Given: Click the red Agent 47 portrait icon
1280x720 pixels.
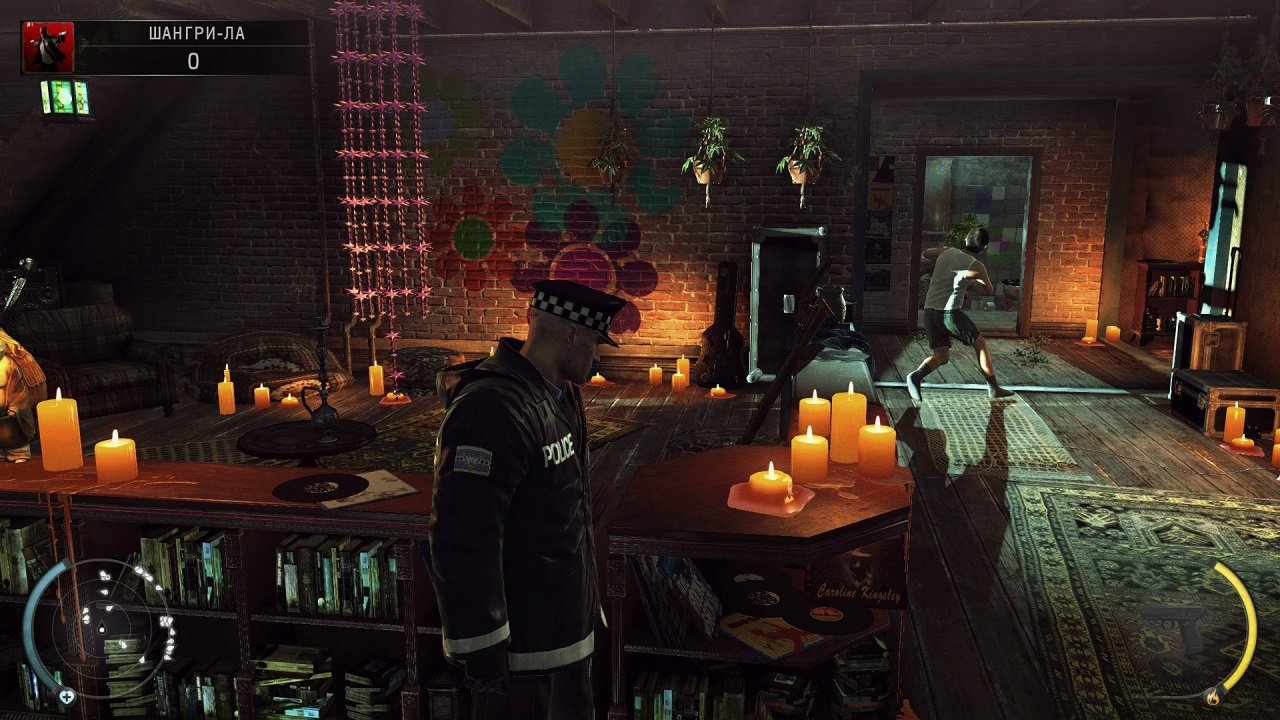Looking at the screenshot, I should pos(48,47).
